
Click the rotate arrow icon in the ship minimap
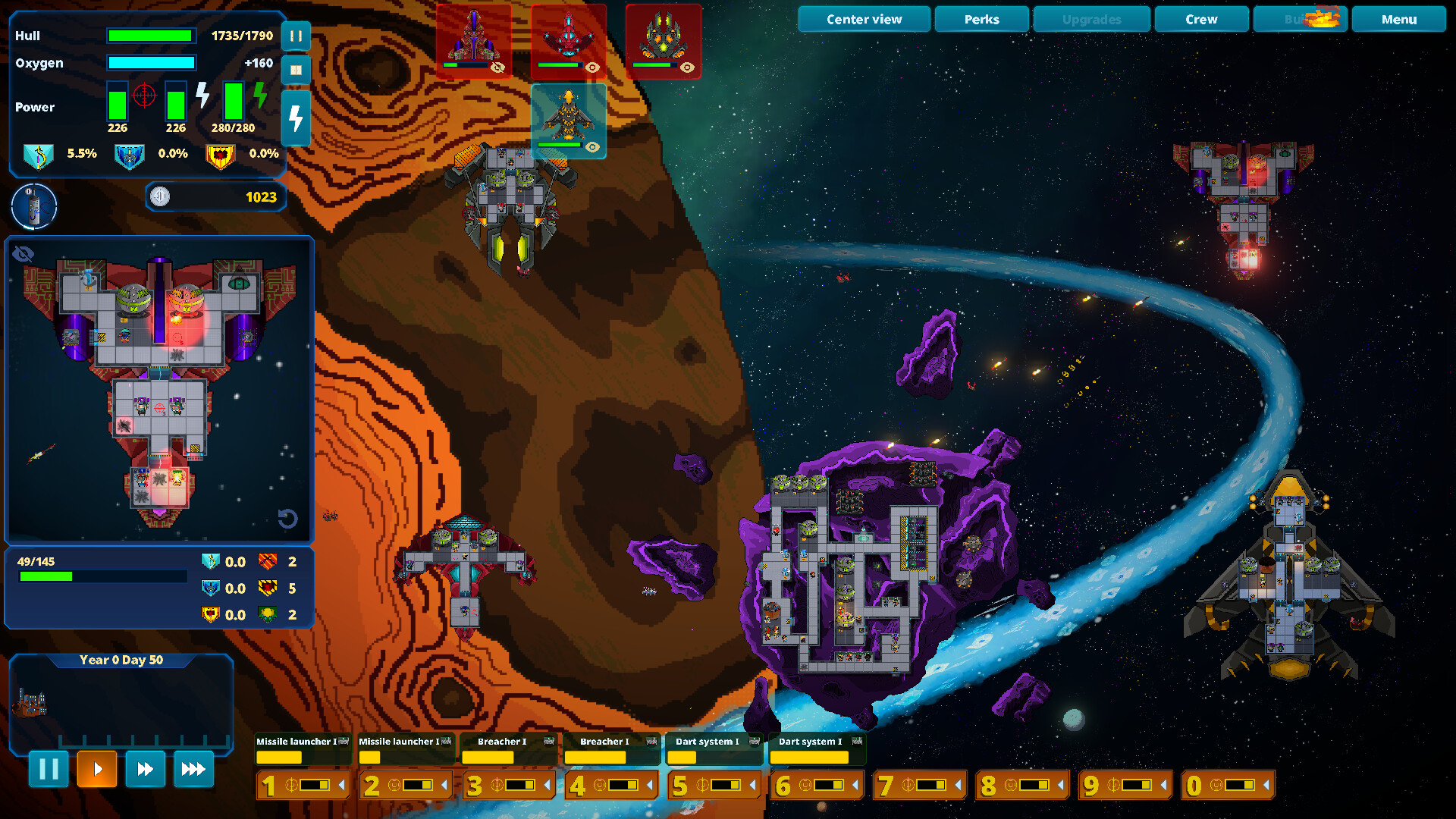[288, 519]
